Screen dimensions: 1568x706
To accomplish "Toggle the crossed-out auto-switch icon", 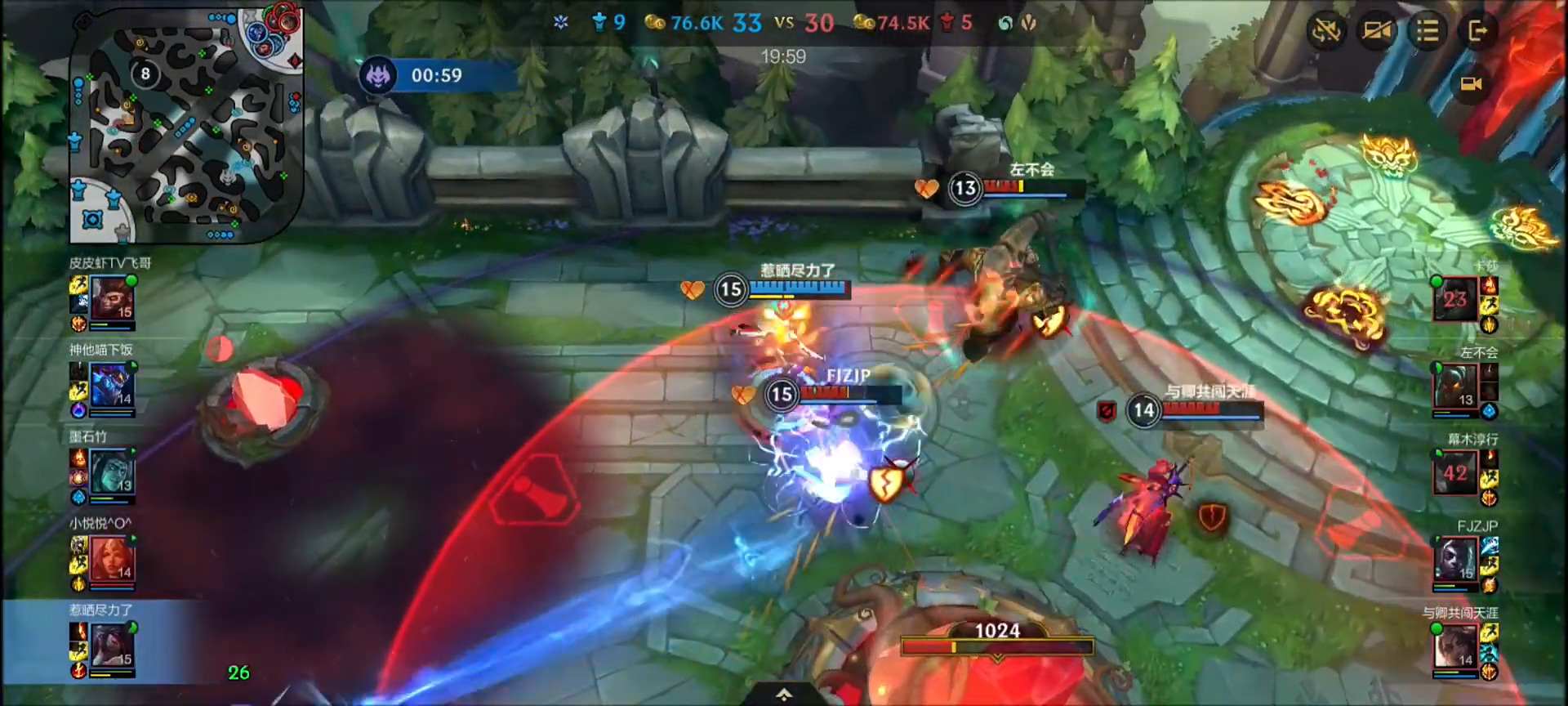I will [1325, 32].
